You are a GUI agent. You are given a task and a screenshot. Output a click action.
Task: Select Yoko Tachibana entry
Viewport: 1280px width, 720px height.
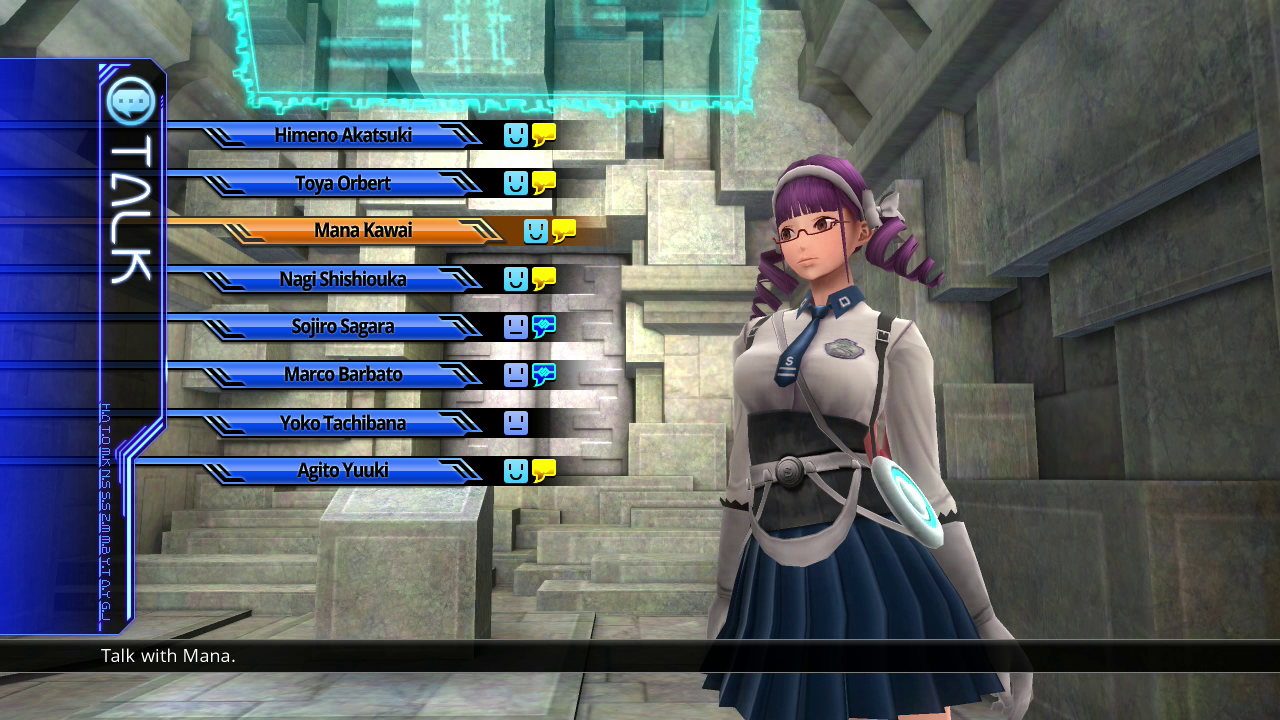click(x=342, y=423)
